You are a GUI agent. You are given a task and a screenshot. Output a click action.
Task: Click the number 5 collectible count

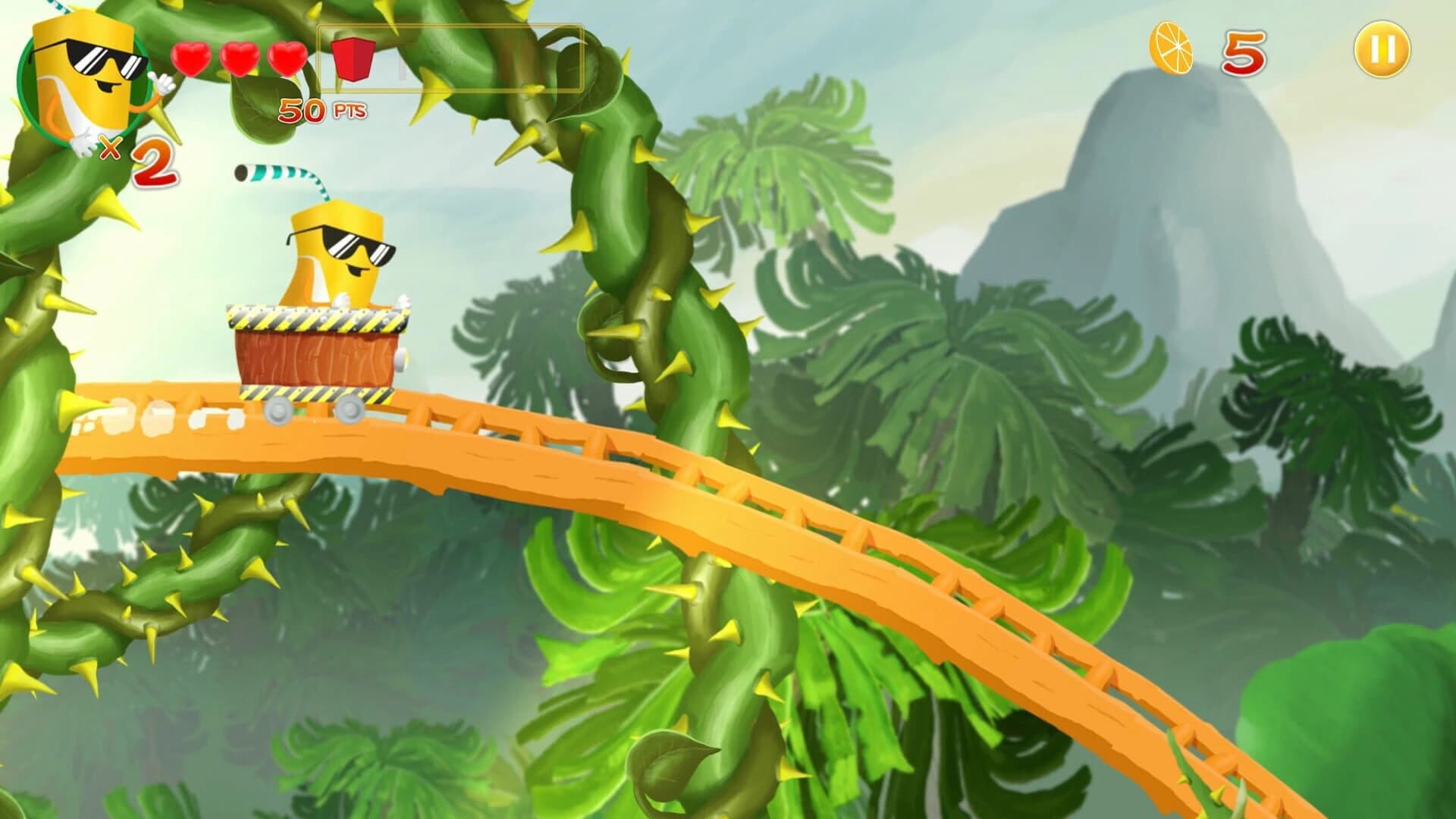click(x=1244, y=53)
